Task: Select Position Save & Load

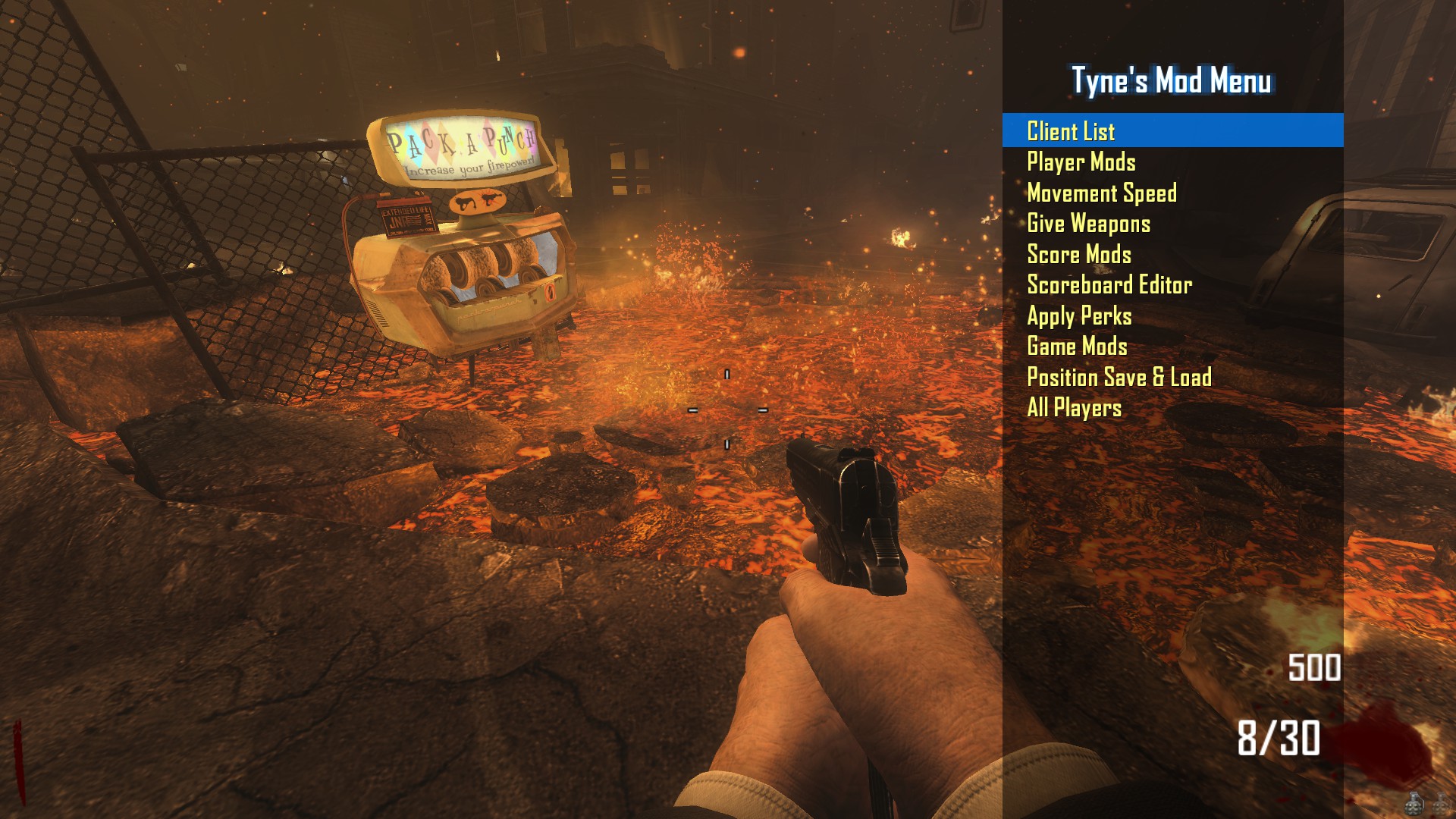Action: pos(1119,378)
